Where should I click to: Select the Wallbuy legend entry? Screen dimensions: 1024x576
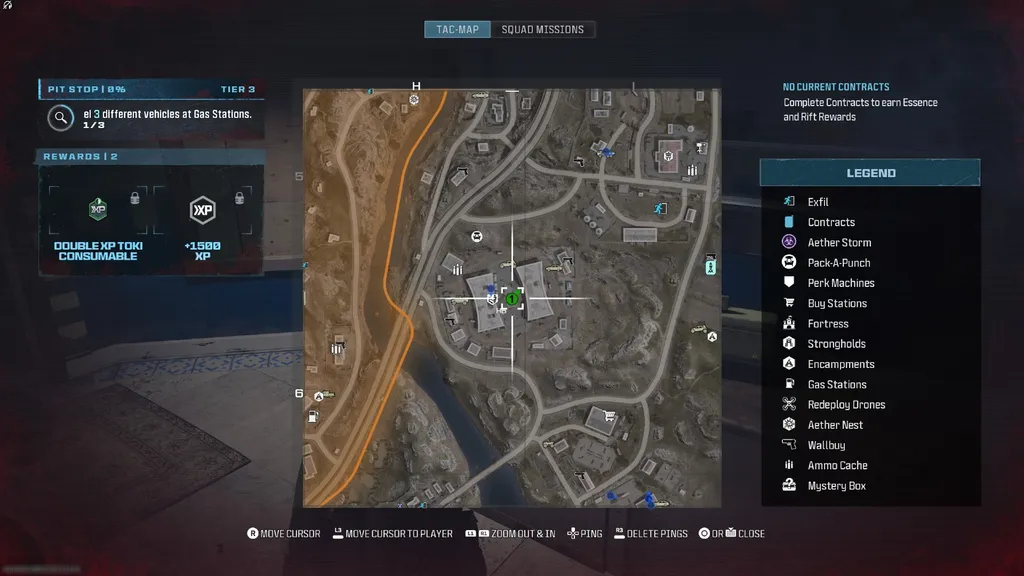click(826, 445)
